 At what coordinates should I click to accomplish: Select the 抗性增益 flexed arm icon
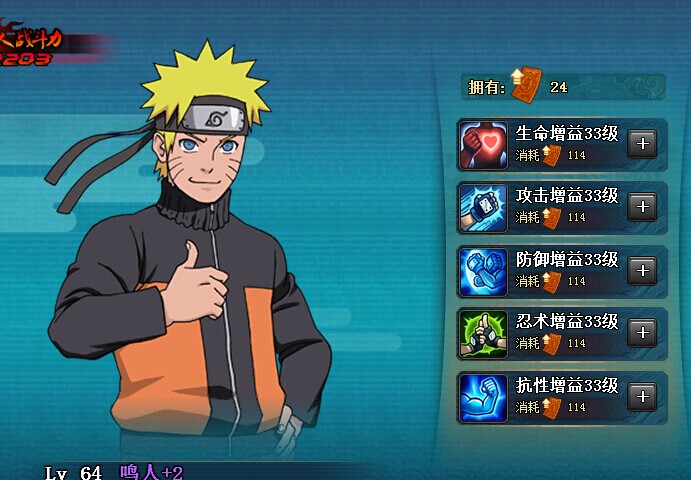click(484, 397)
